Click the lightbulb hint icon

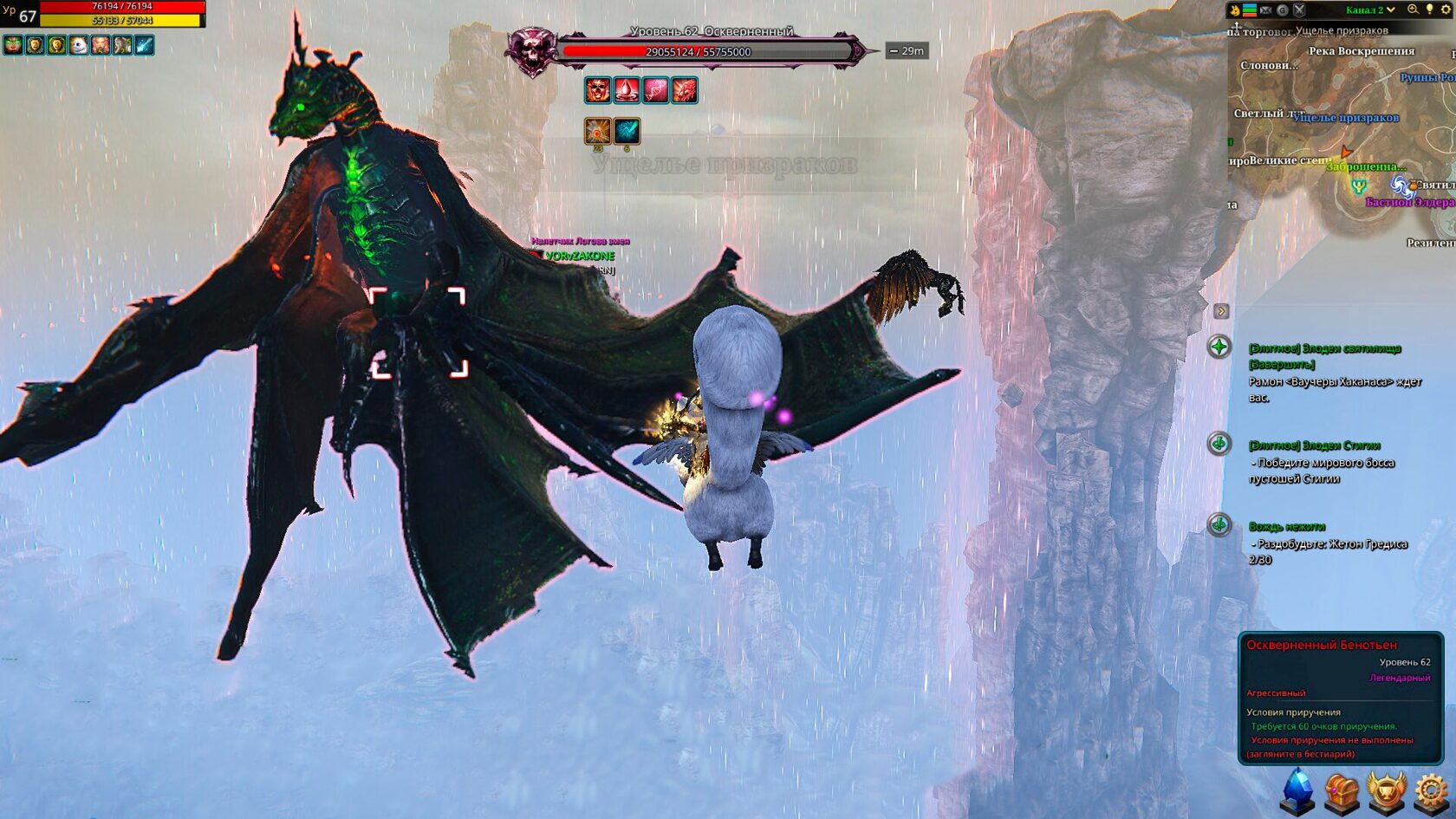1429,10
